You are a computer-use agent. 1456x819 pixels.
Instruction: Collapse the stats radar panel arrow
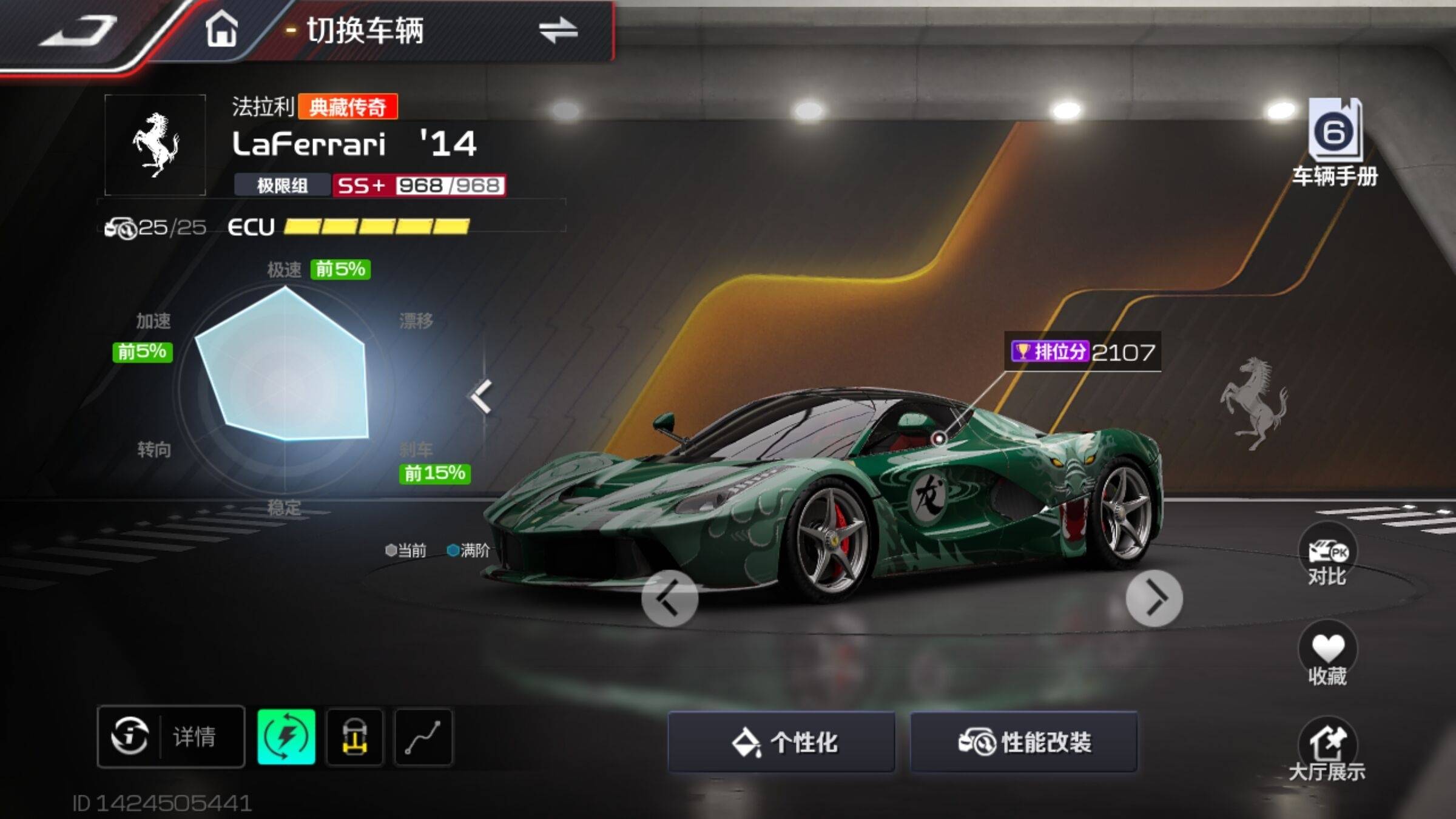pos(481,397)
